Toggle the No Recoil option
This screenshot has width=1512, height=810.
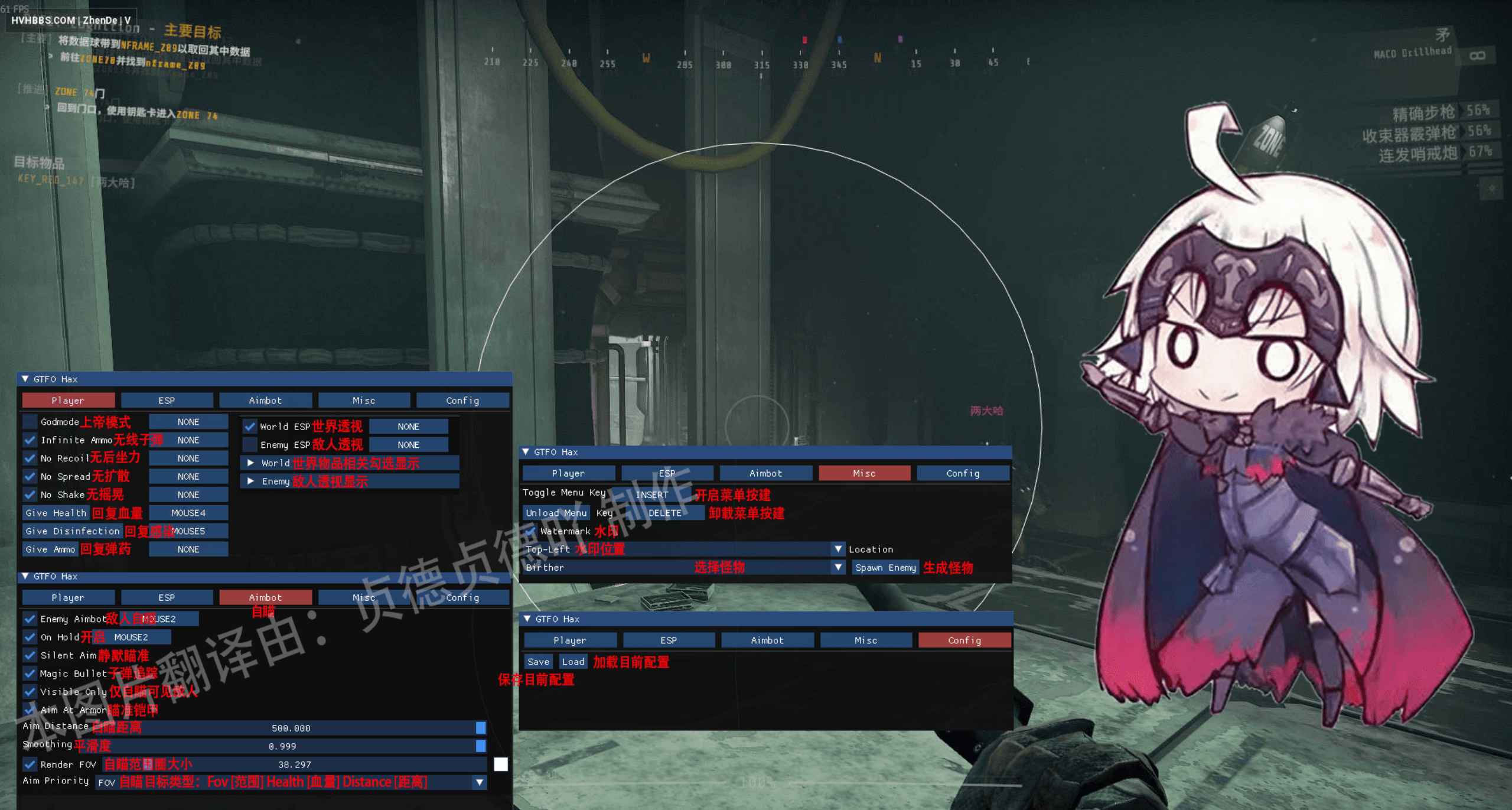30,458
